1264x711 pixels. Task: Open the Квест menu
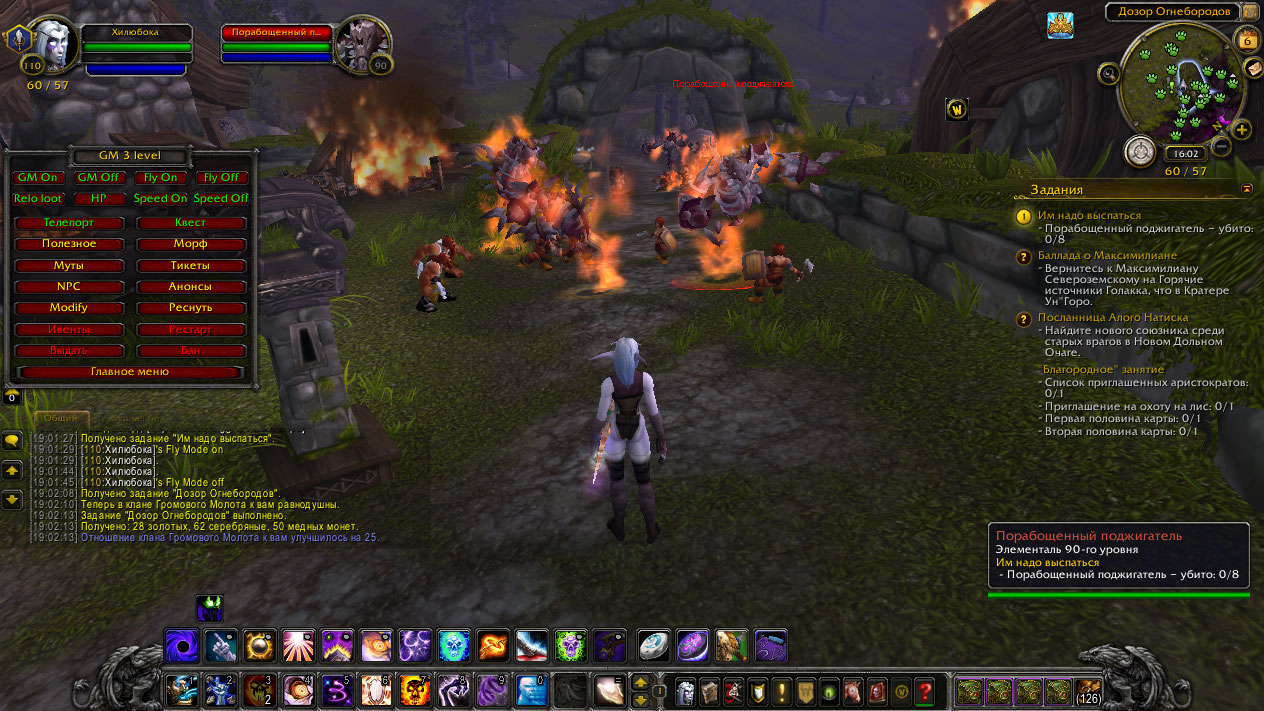[190, 222]
